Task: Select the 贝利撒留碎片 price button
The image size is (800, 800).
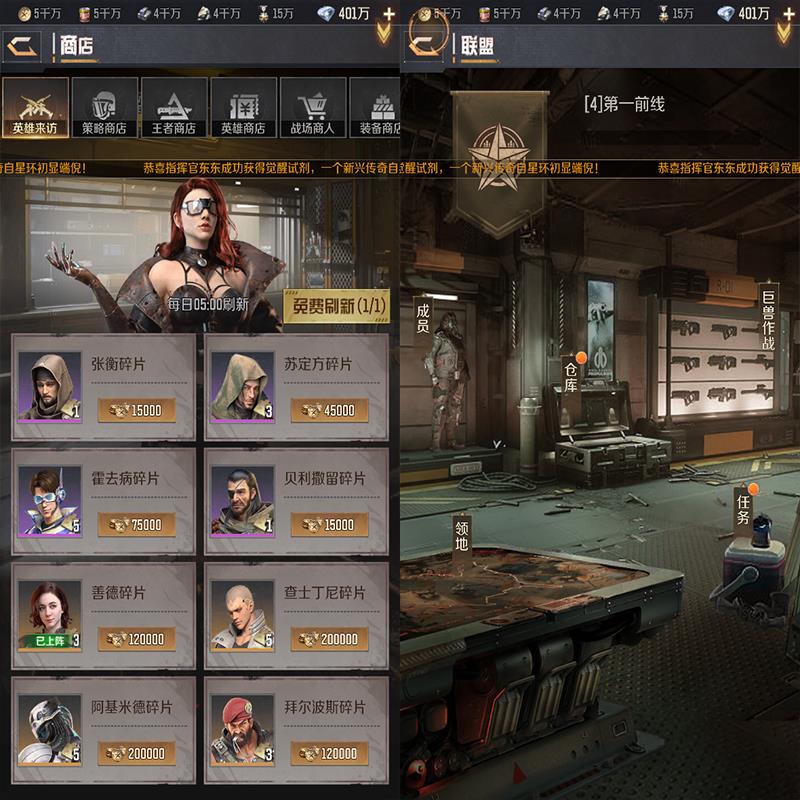Action: (x=329, y=524)
